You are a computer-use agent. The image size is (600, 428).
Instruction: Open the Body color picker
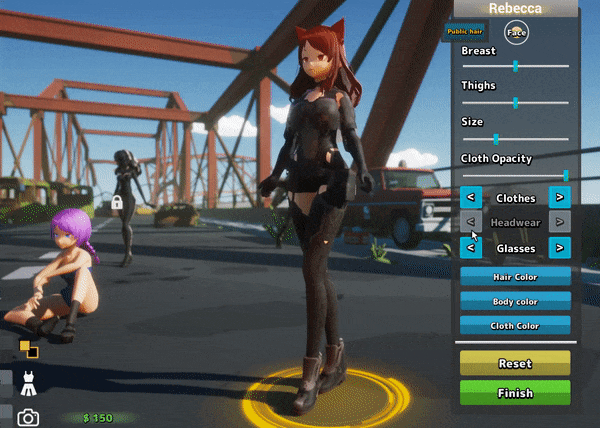(x=515, y=301)
